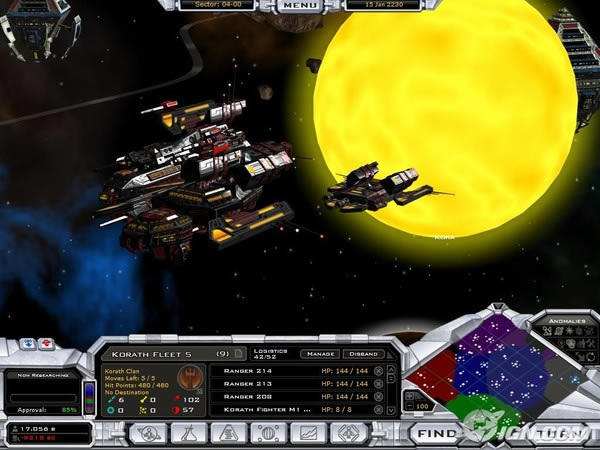Open the planet and civilization management screen

tap(148, 433)
